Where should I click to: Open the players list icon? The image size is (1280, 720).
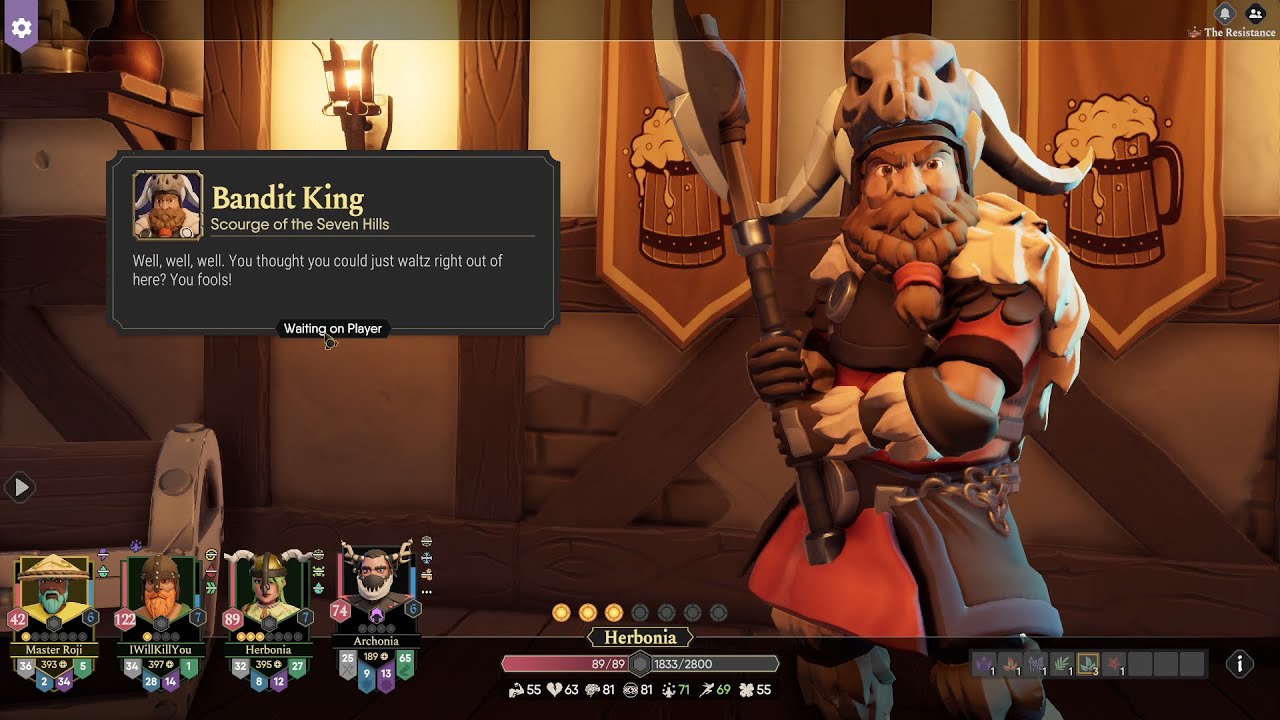[1255, 13]
